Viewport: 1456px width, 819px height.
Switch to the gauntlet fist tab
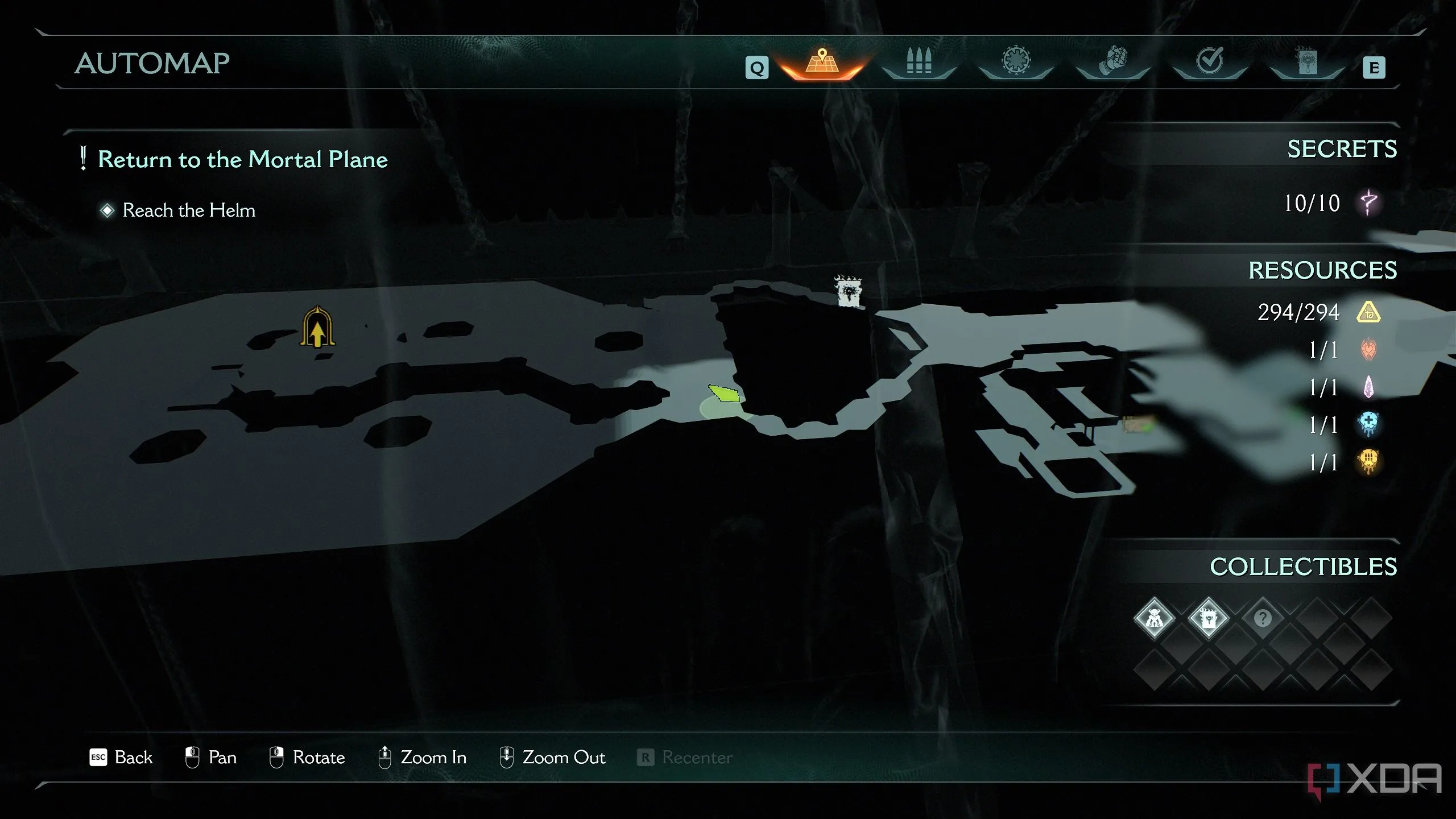point(1112,61)
